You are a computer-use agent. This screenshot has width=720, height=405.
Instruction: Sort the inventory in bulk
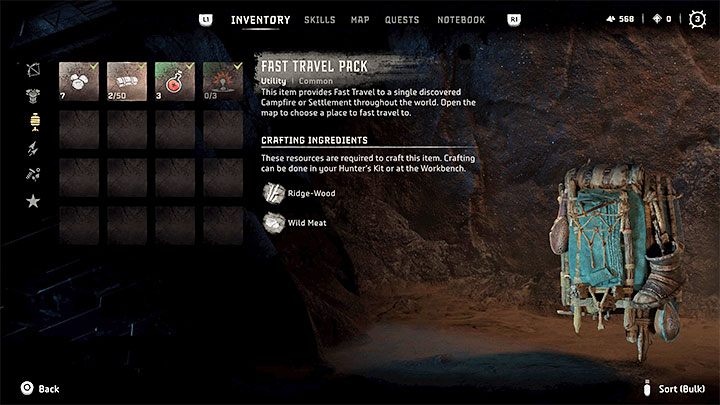point(680,389)
